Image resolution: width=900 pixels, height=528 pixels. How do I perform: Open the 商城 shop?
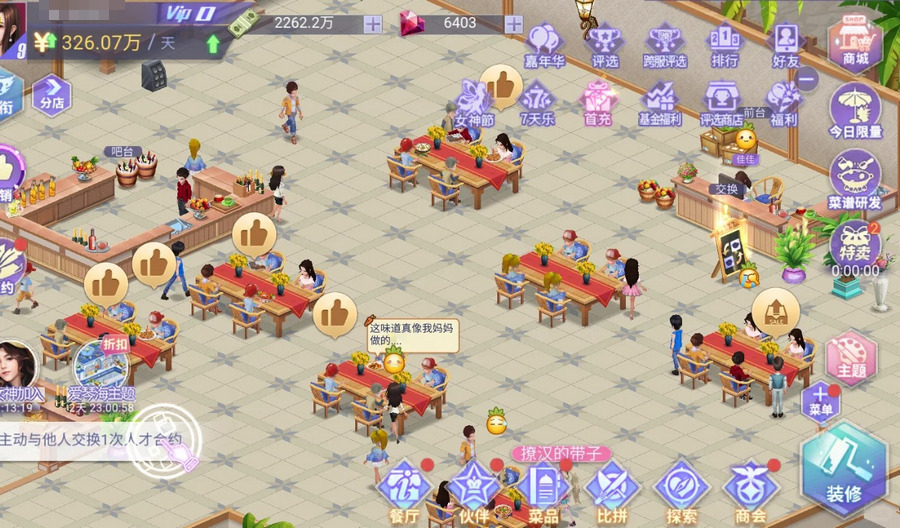pyautogui.click(x=855, y=42)
